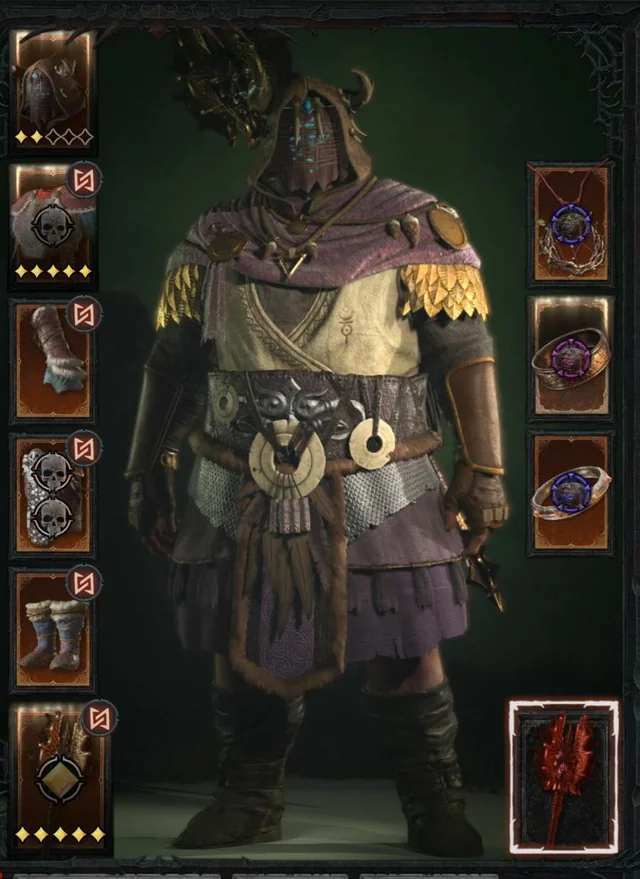Viewport: 640px width, 879px height.
Task: Select the double-skull pants slot
Action: click(53, 495)
